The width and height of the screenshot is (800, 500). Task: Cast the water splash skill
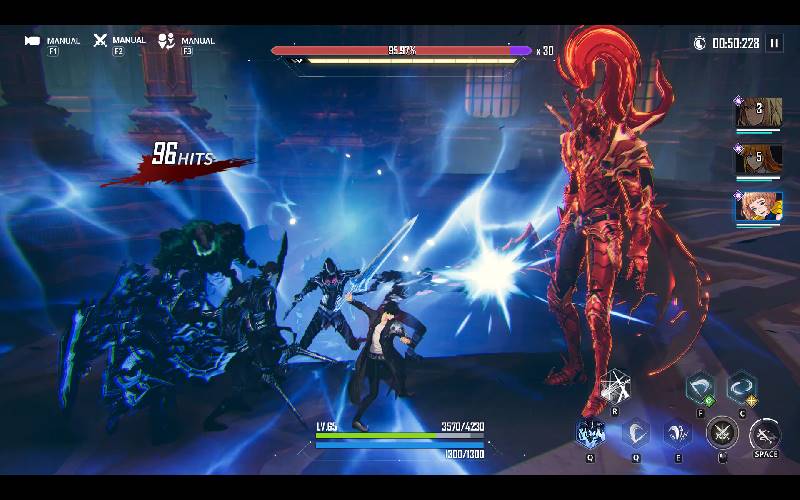tap(678, 433)
